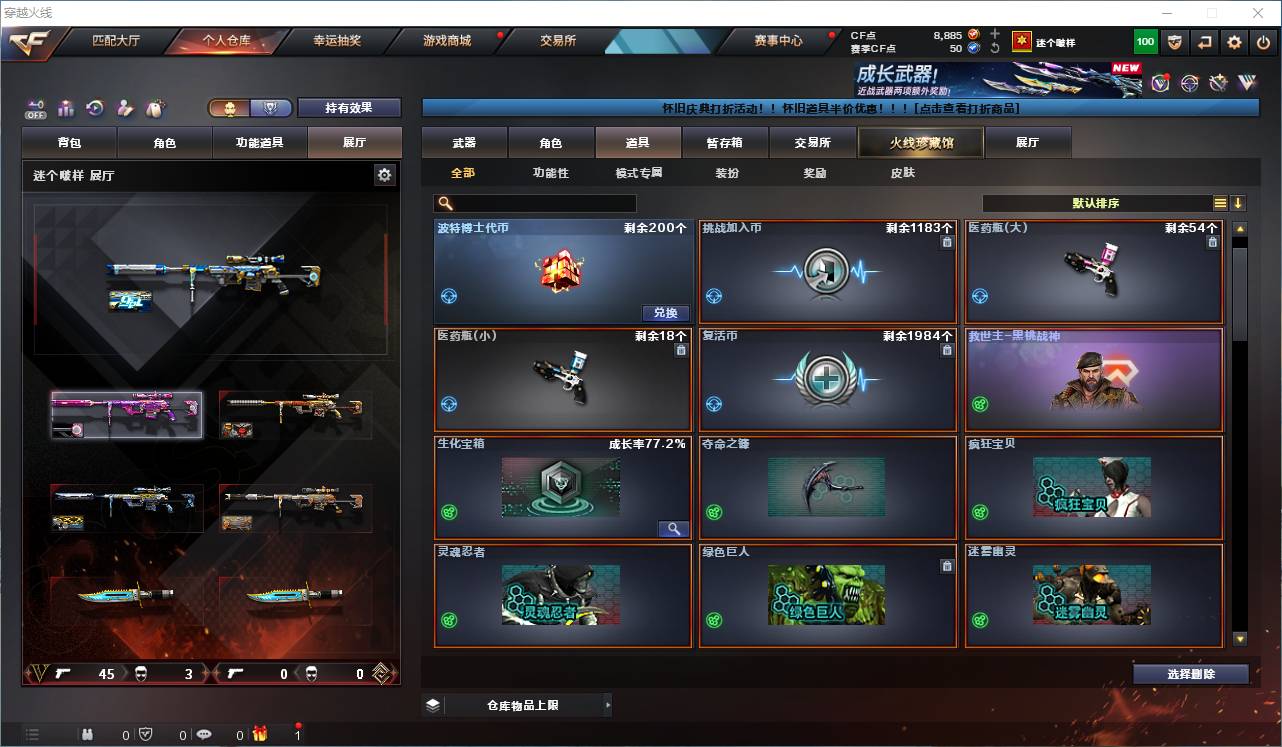Open the gift notification icon on bottom bar
Viewport: 1282px width, 747px height.
pos(261,732)
